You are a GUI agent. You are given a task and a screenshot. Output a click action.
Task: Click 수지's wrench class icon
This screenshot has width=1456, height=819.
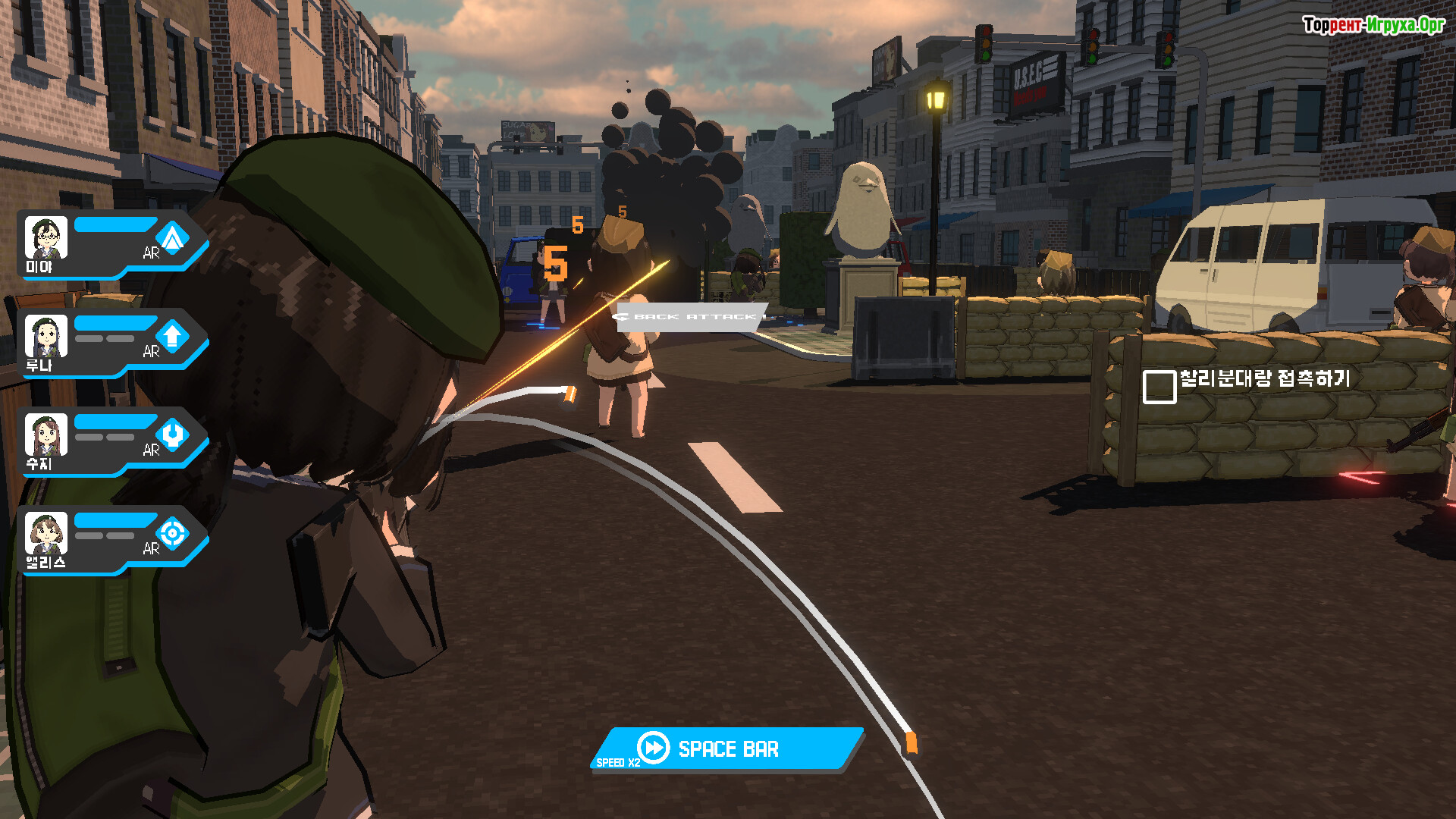point(173,435)
